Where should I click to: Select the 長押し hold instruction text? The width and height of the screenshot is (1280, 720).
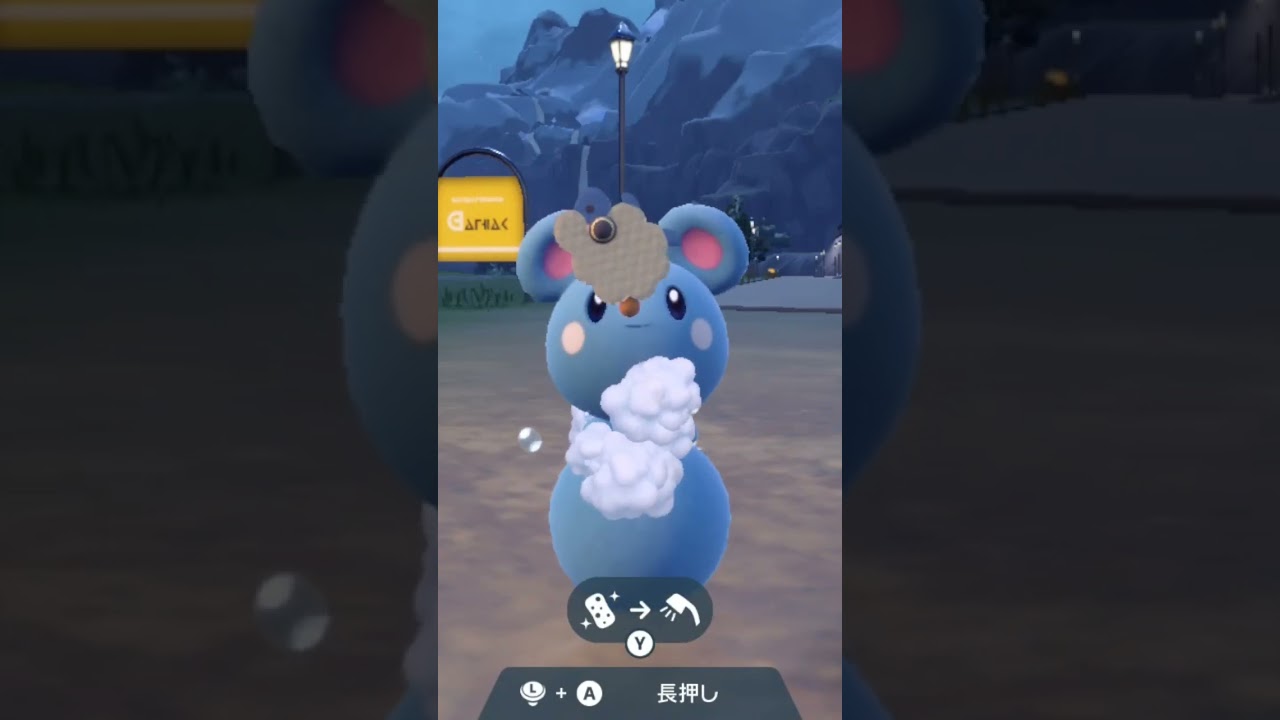pos(690,692)
